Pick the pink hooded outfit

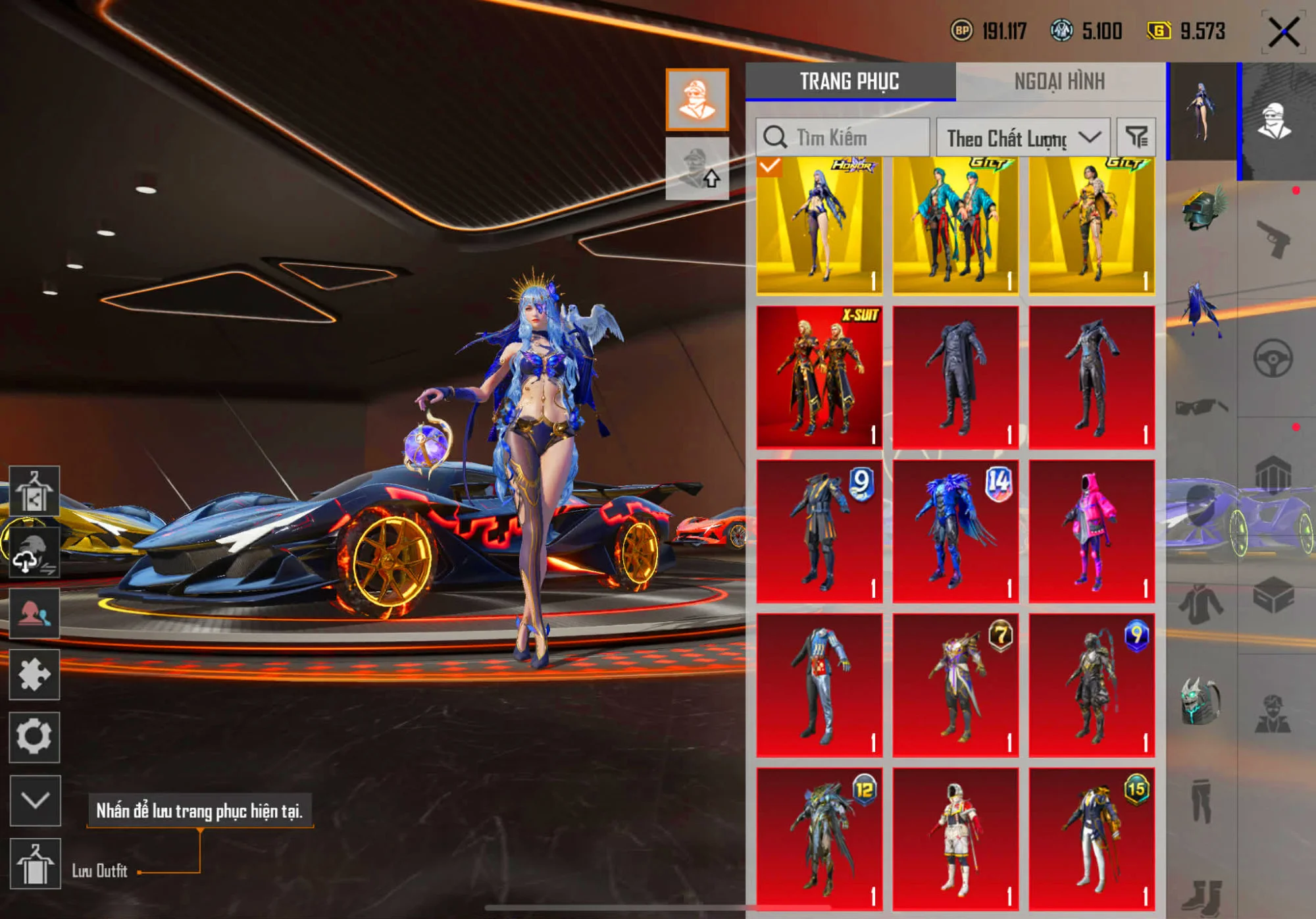1092,531
